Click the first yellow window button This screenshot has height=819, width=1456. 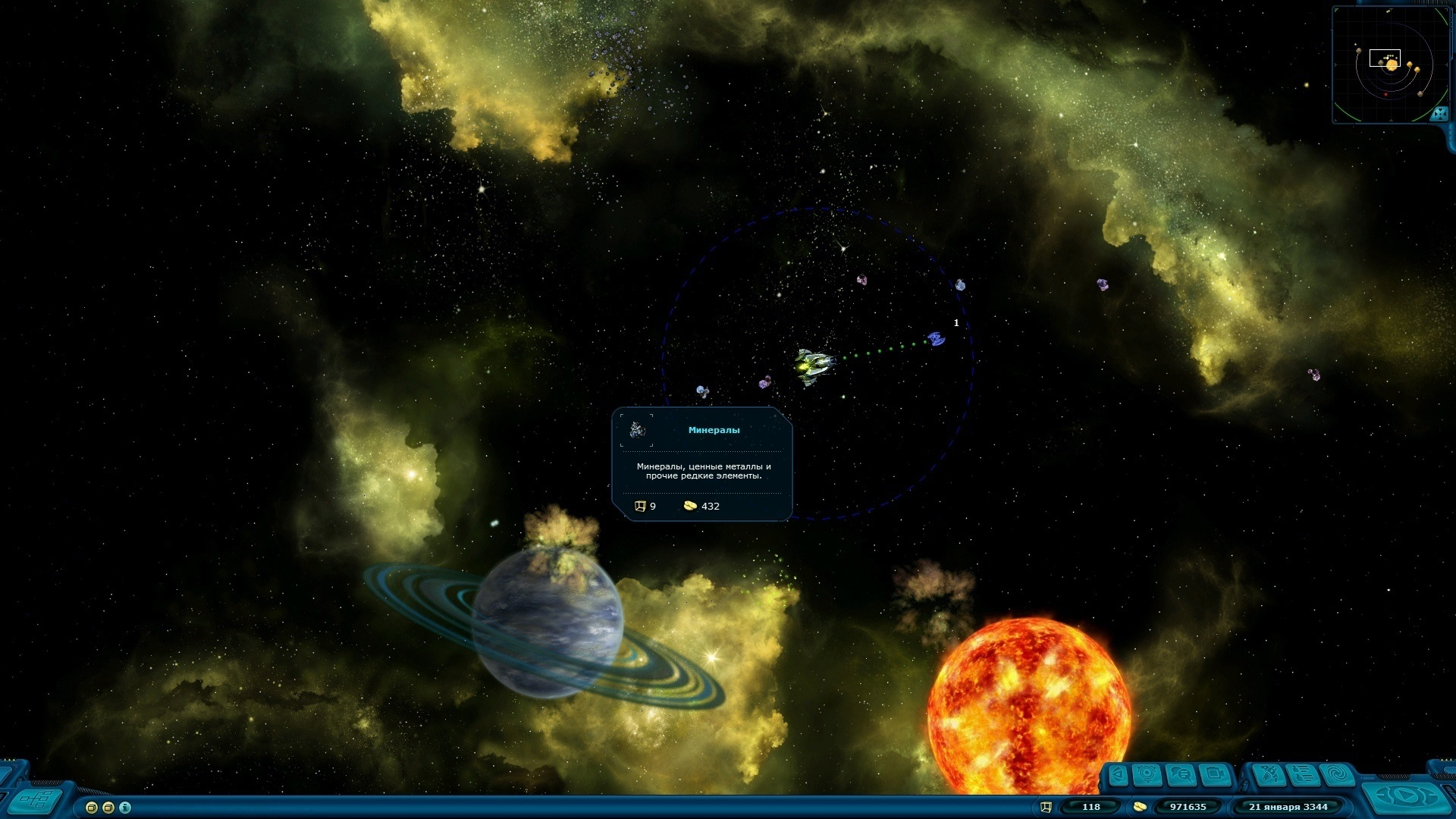(x=92, y=808)
